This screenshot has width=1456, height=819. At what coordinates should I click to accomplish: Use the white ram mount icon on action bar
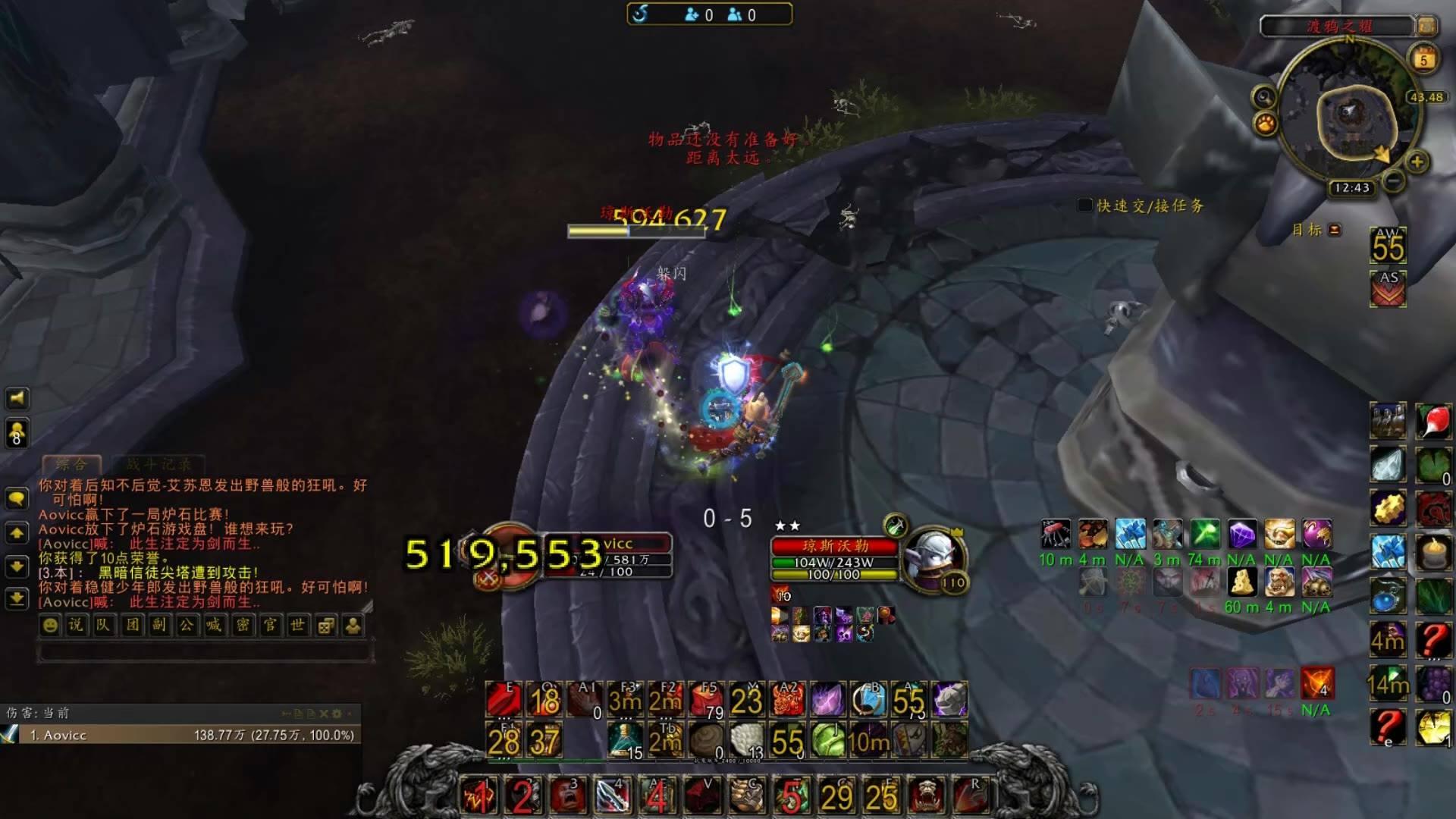coord(949,699)
